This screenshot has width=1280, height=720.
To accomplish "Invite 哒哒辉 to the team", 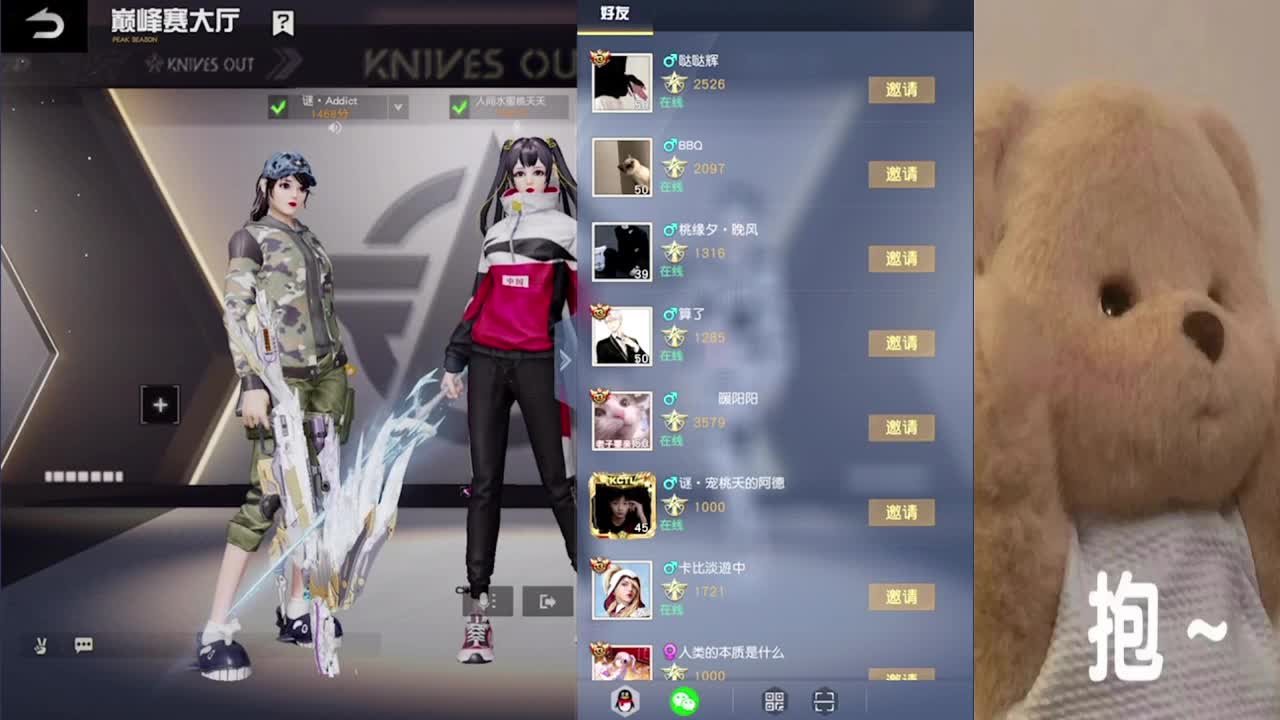I will (x=899, y=89).
